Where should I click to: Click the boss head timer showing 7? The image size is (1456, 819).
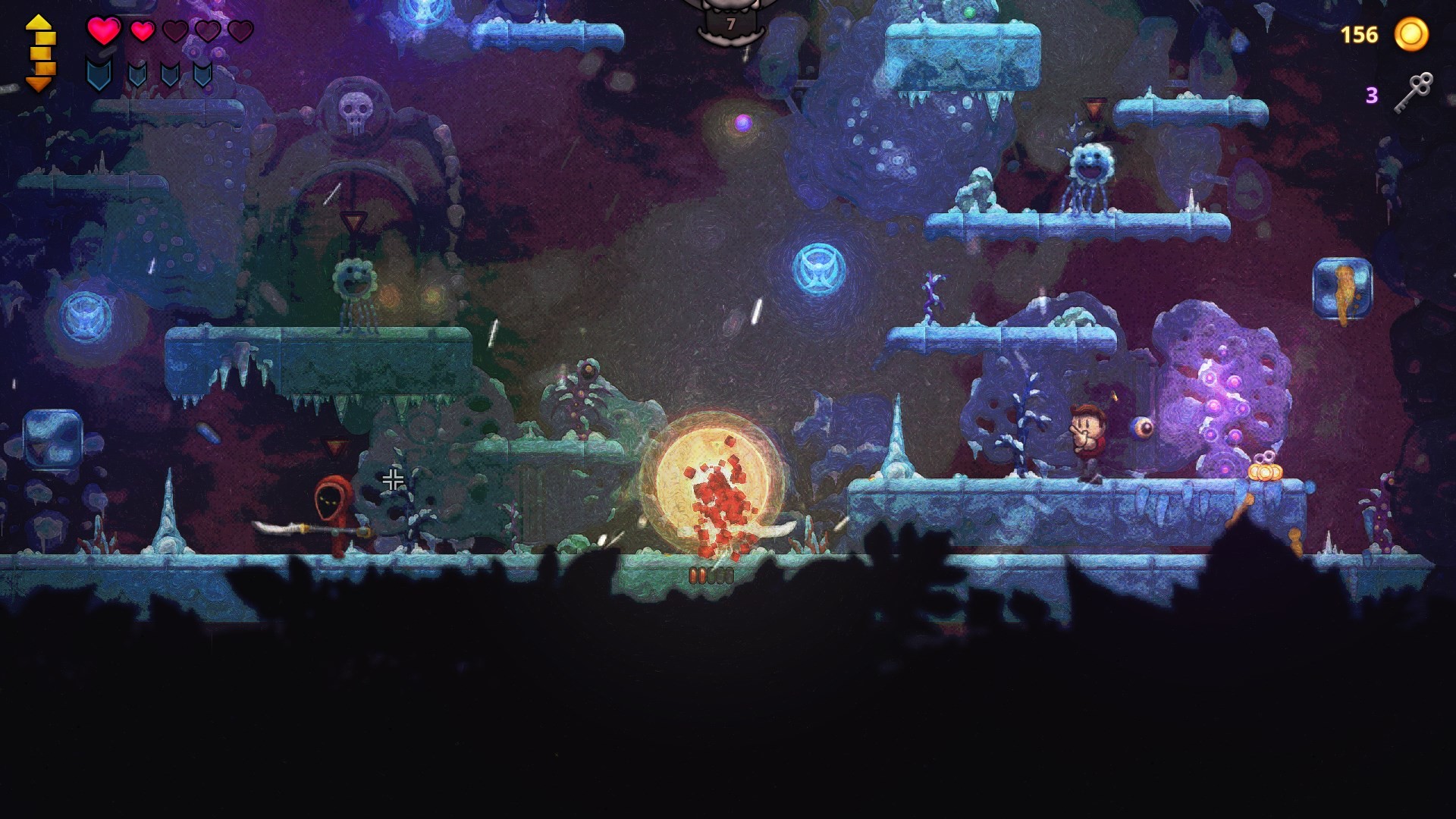pos(730,24)
